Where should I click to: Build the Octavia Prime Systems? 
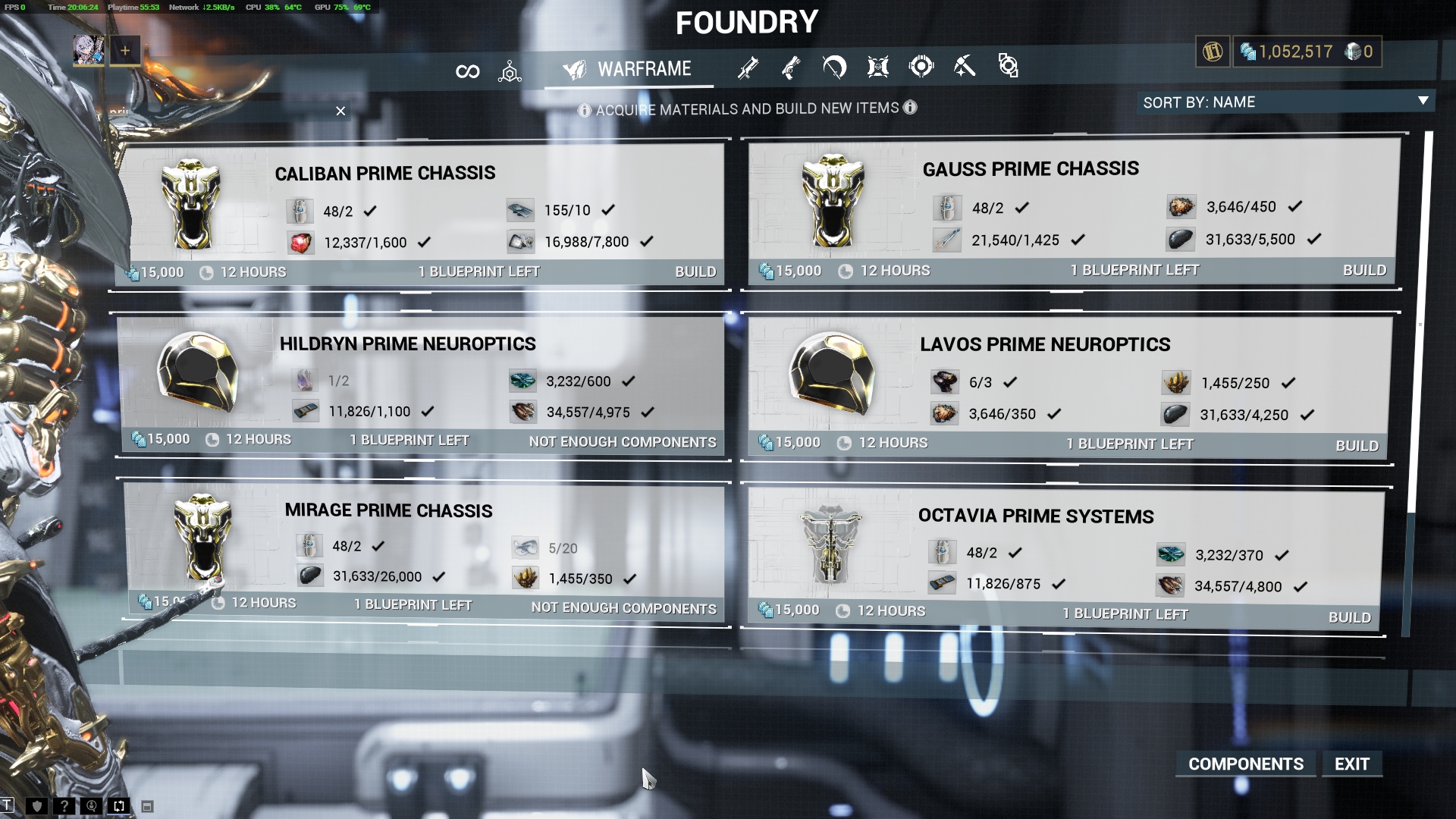pyautogui.click(x=1349, y=617)
